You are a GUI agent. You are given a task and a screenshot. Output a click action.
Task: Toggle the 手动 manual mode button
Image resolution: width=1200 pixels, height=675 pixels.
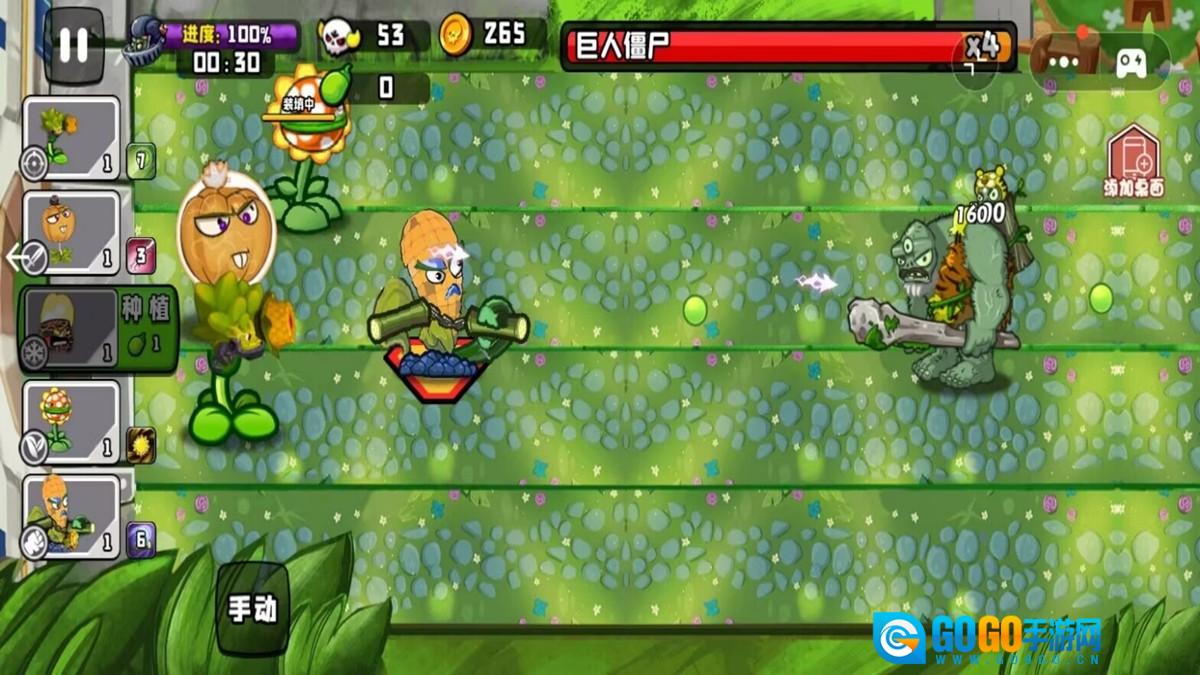pyautogui.click(x=252, y=608)
